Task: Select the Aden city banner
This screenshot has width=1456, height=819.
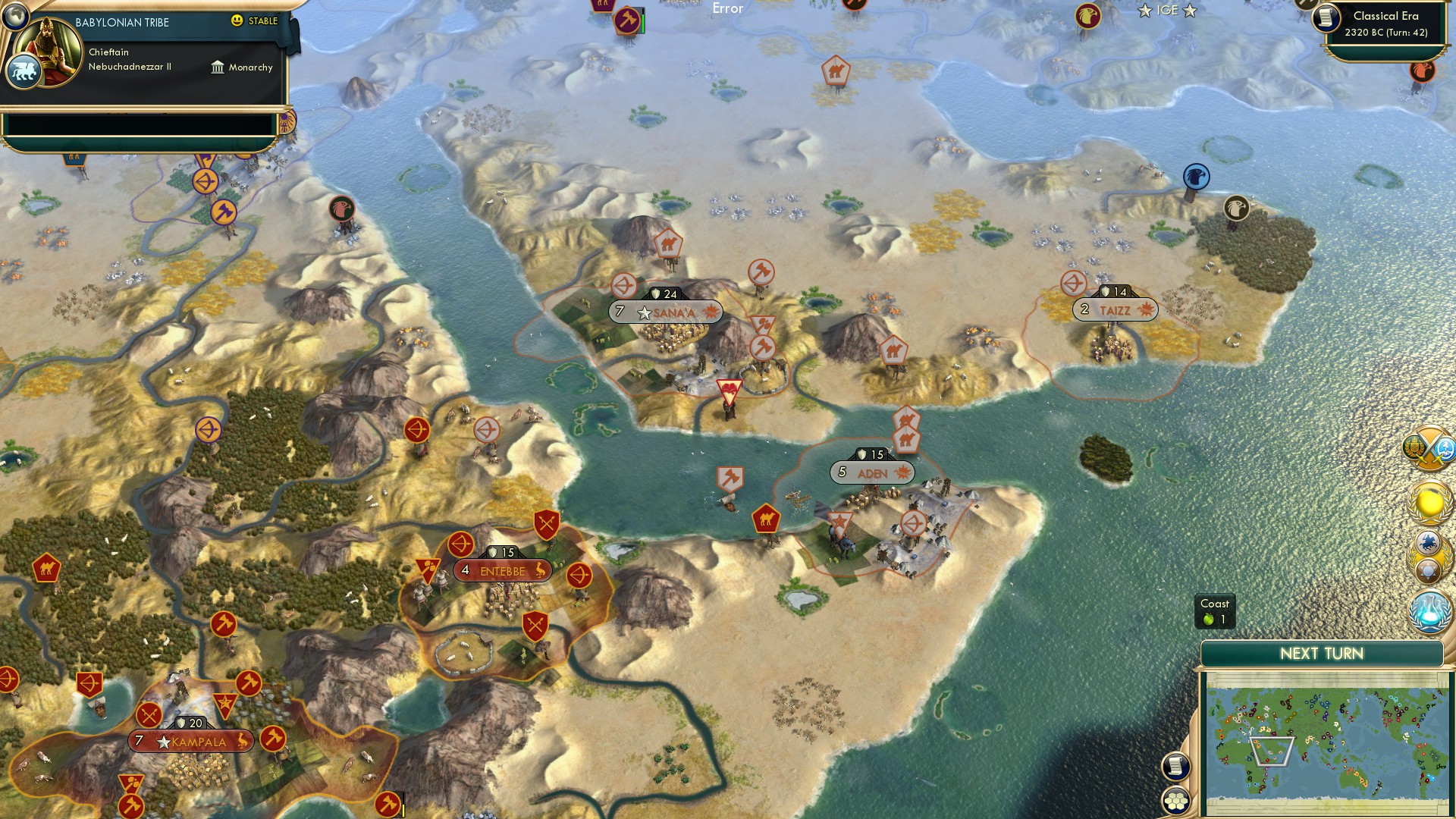Action: (x=874, y=472)
